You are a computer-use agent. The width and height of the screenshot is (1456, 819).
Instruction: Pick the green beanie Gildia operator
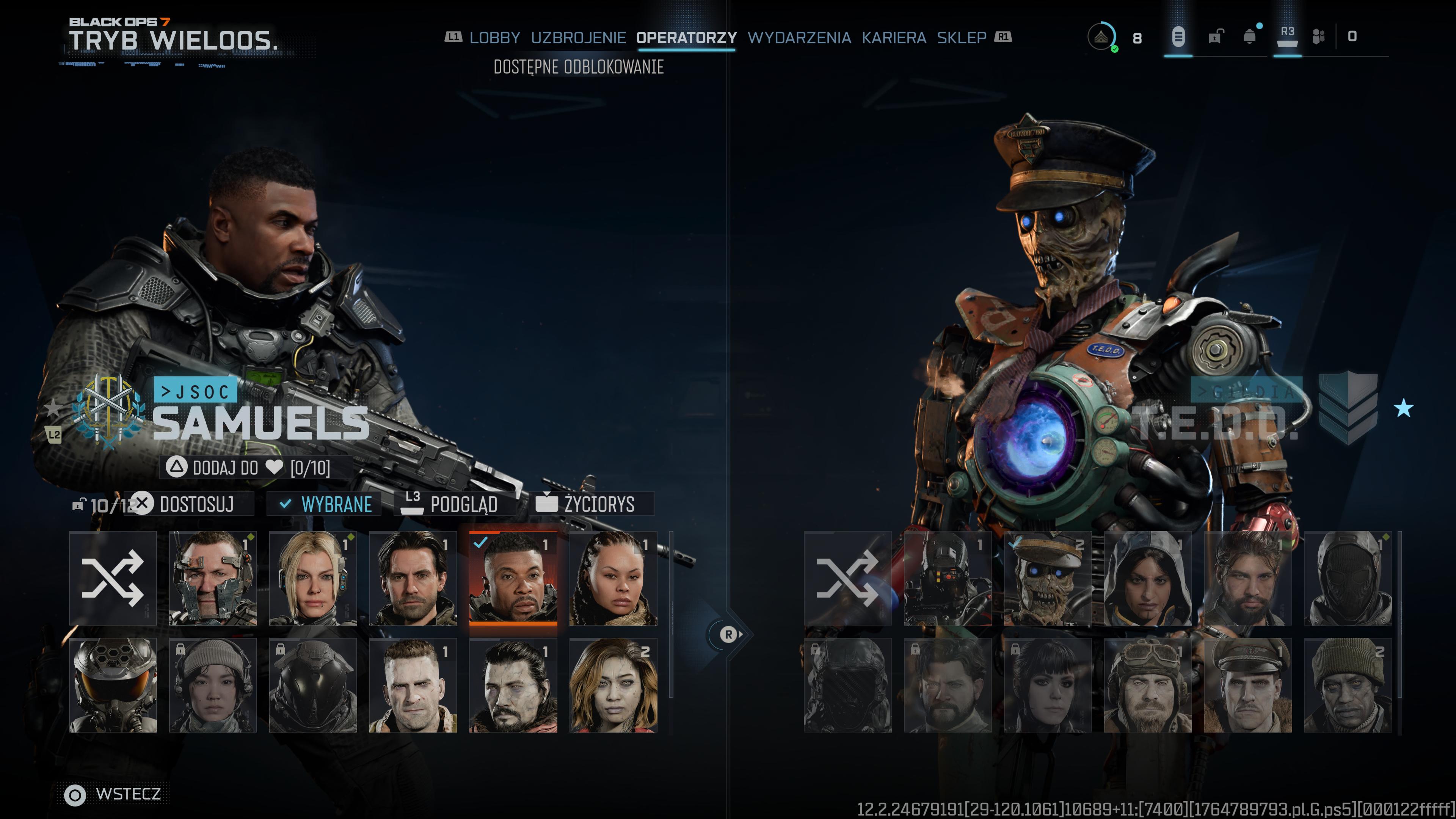(1348, 685)
